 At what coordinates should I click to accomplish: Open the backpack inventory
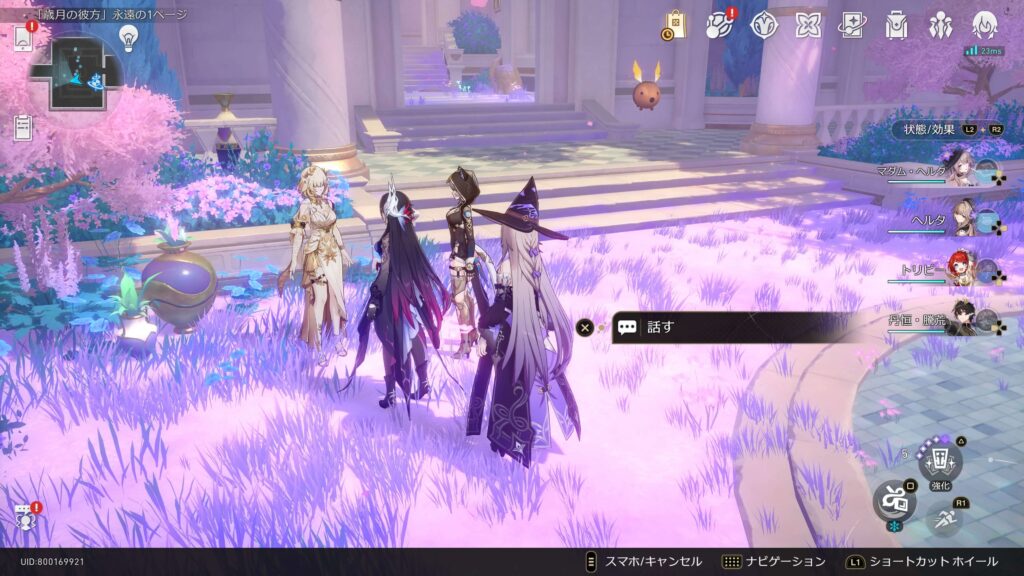[x=896, y=25]
